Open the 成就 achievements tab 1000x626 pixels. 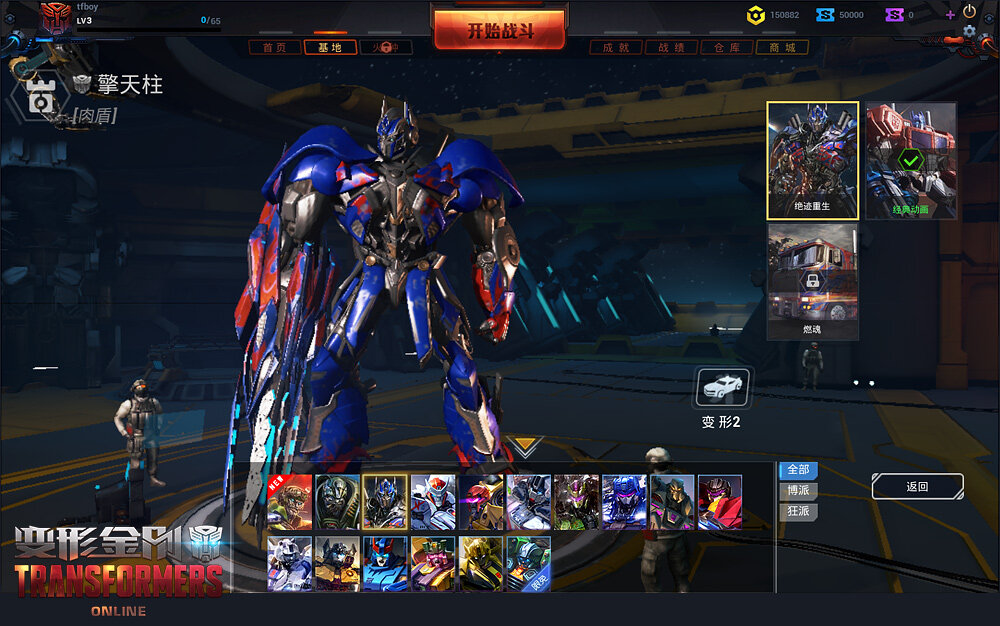(616, 47)
